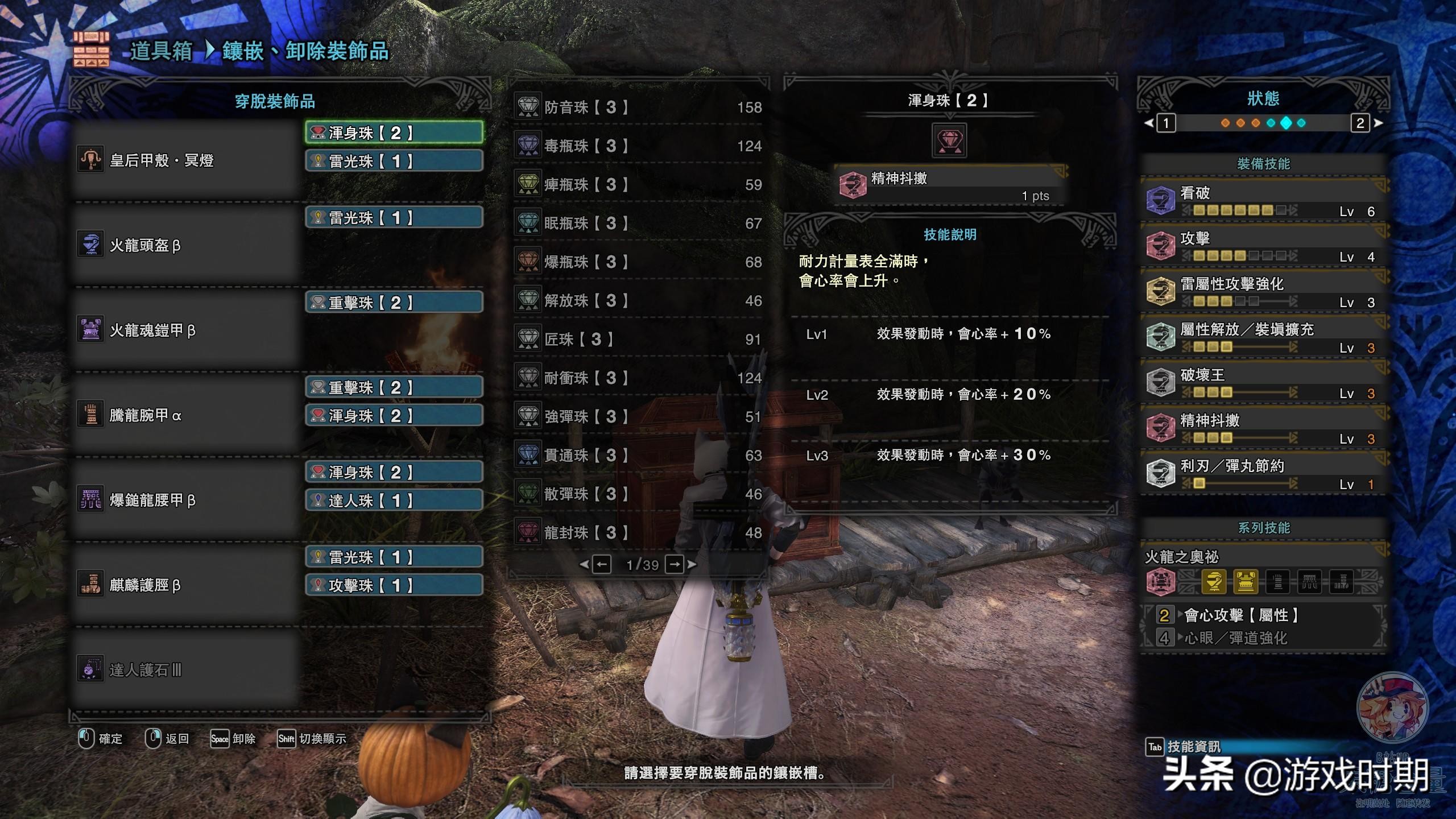This screenshot has height=819, width=1456.
Task: Go to the next decoration list page
Action: tap(675, 565)
